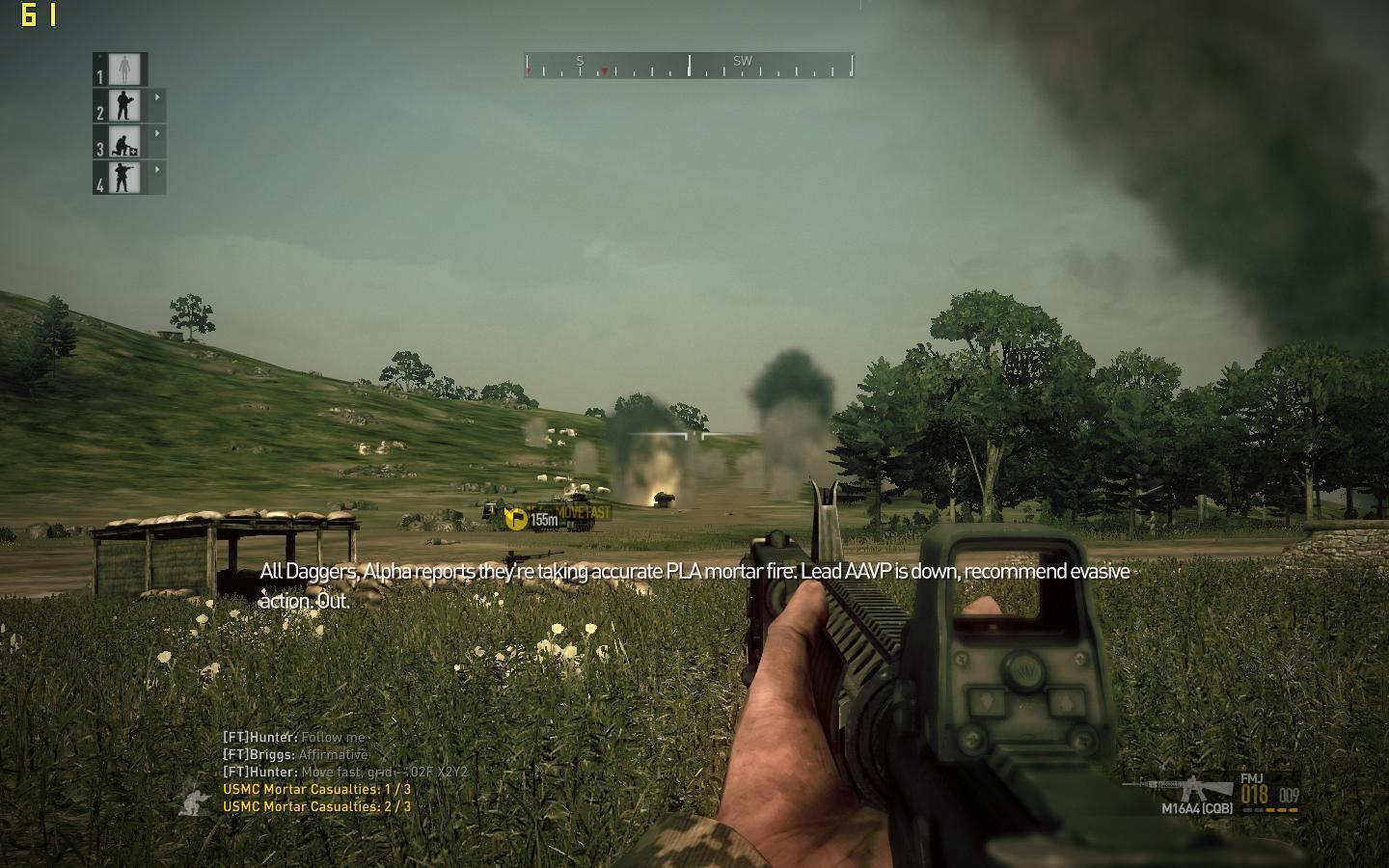Choose squad member 3, the kneeling medic

pos(123,142)
